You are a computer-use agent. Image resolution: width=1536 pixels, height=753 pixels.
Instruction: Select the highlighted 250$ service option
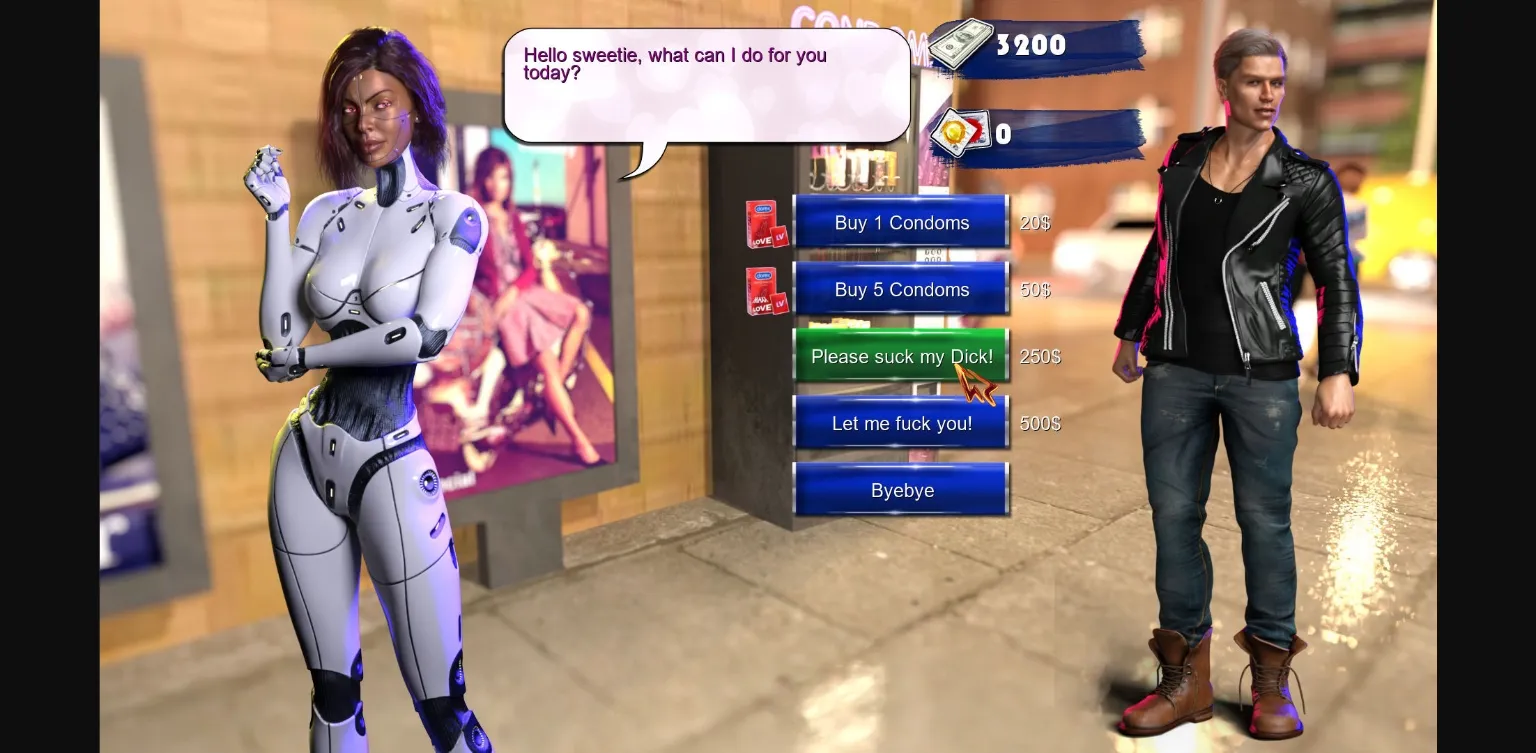click(x=900, y=356)
